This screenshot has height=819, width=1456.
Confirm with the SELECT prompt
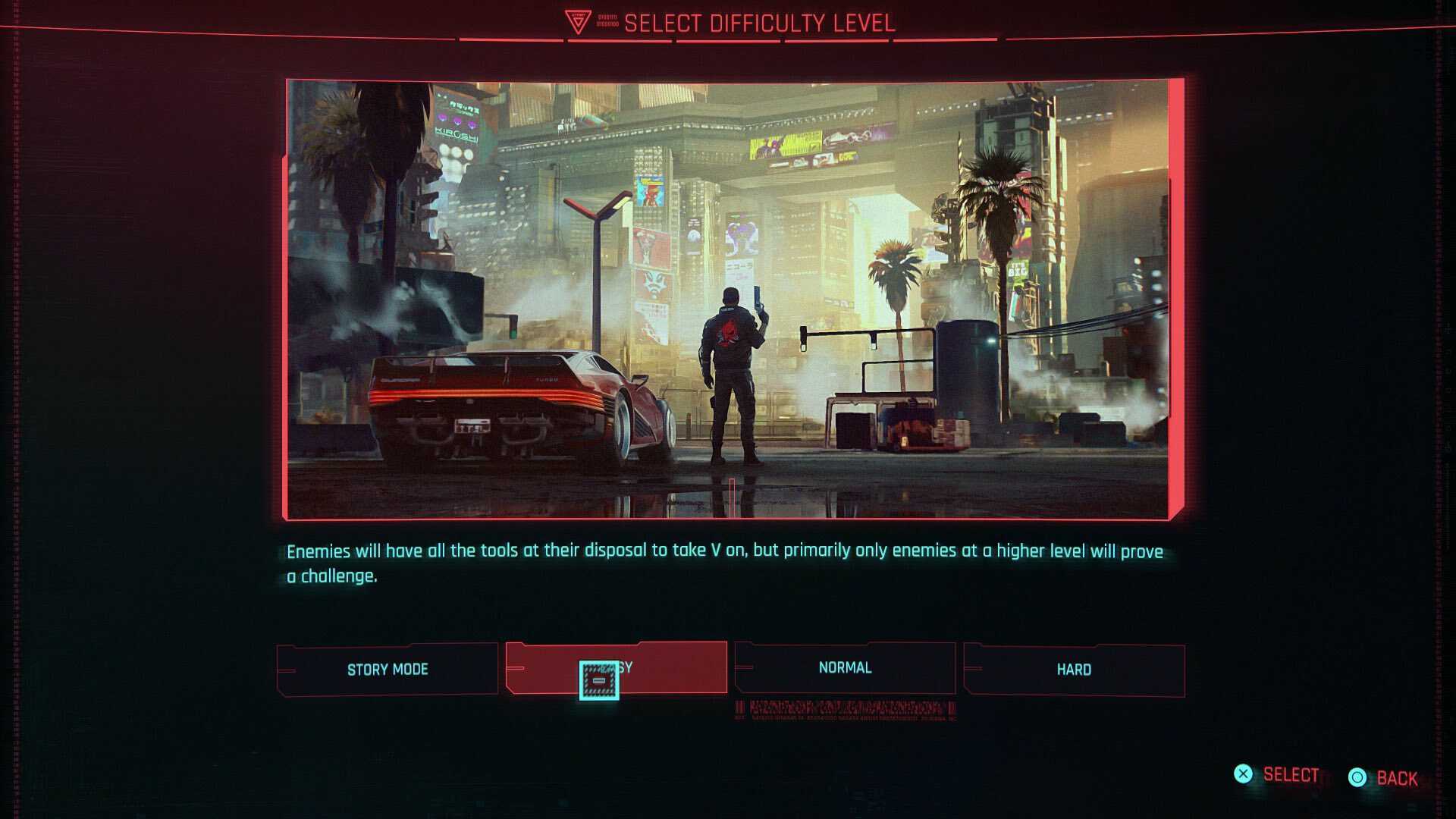point(1289,774)
